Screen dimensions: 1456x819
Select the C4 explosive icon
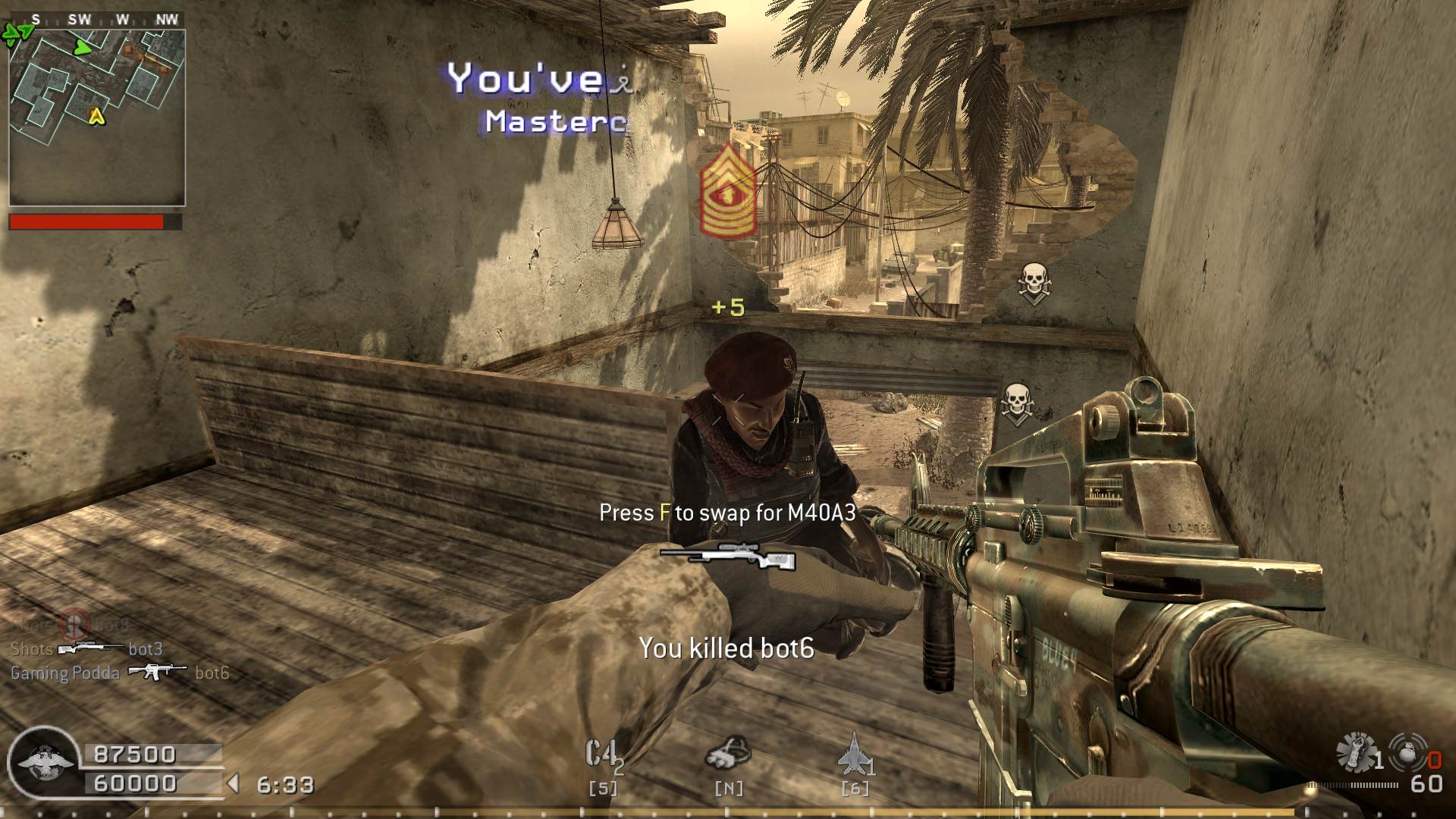pos(603,755)
